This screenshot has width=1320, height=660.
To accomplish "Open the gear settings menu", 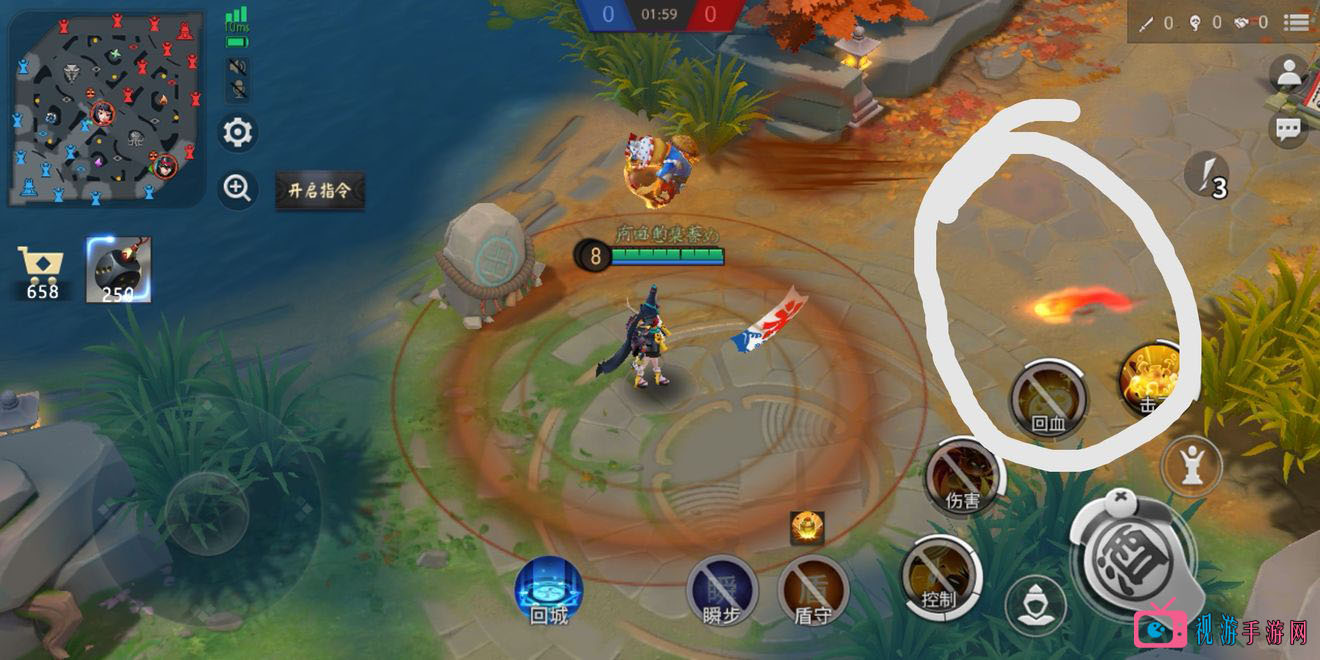I will tap(238, 132).
